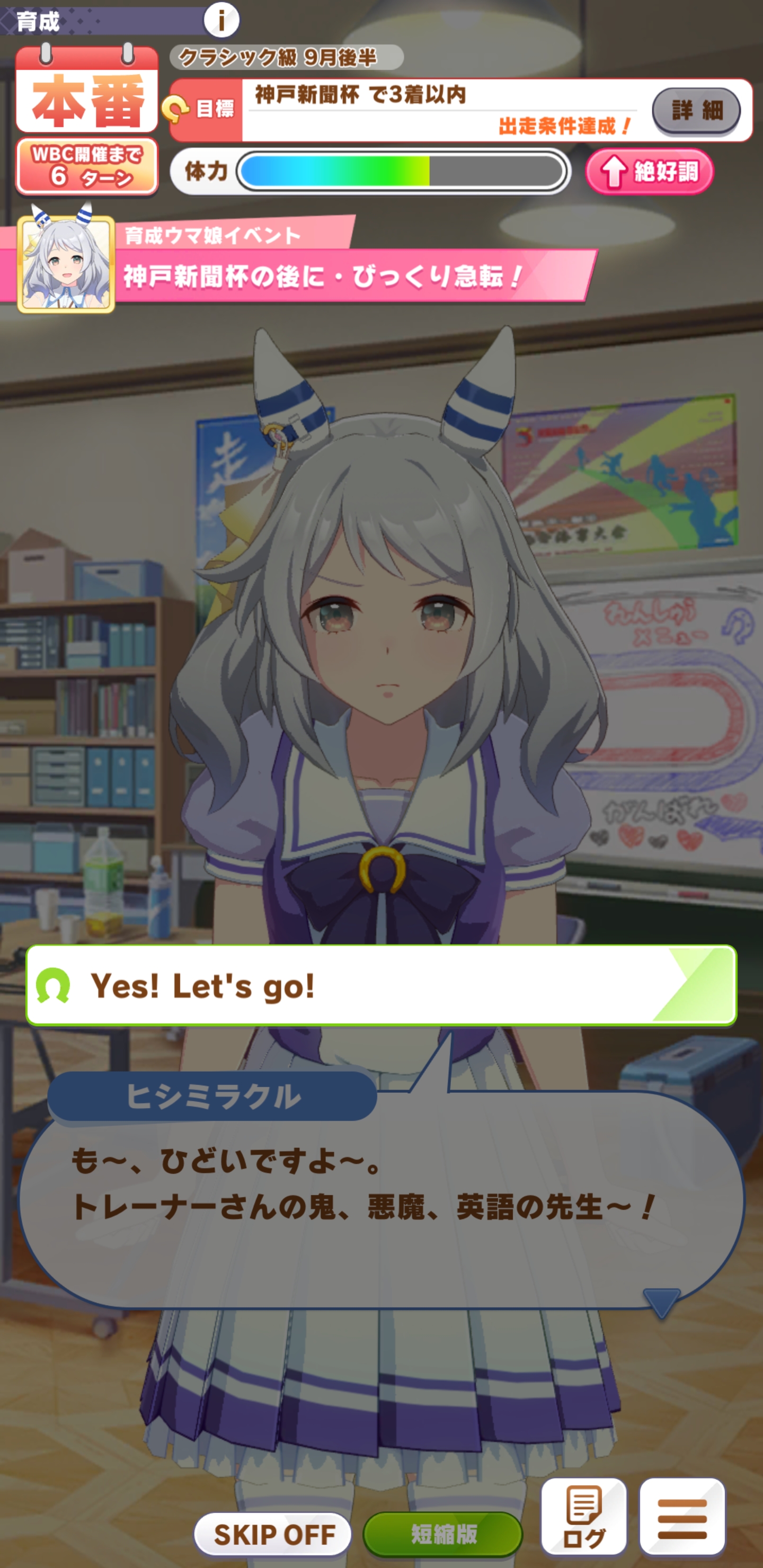Viewport: 763px width, 1568px height.
Task: Toggle the SKIP OFF button
Action: (x=272, y=1534)
